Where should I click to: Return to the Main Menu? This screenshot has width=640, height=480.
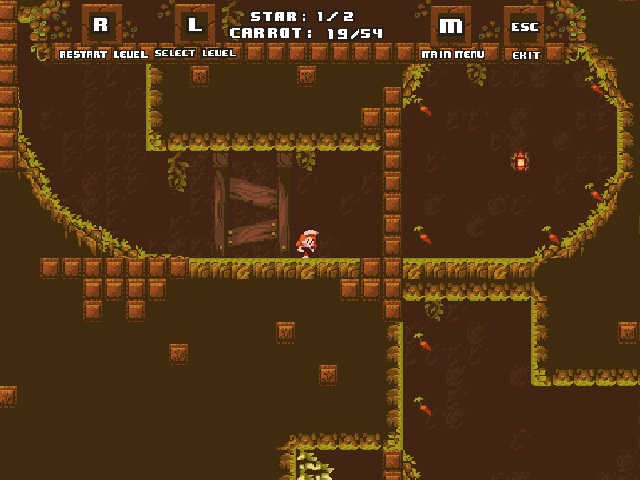451,26
